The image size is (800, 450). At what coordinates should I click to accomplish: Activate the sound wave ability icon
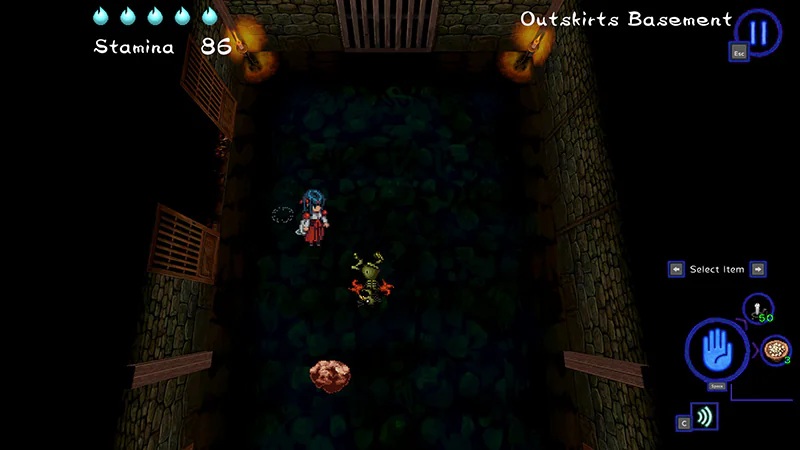[x=705, y=416]
